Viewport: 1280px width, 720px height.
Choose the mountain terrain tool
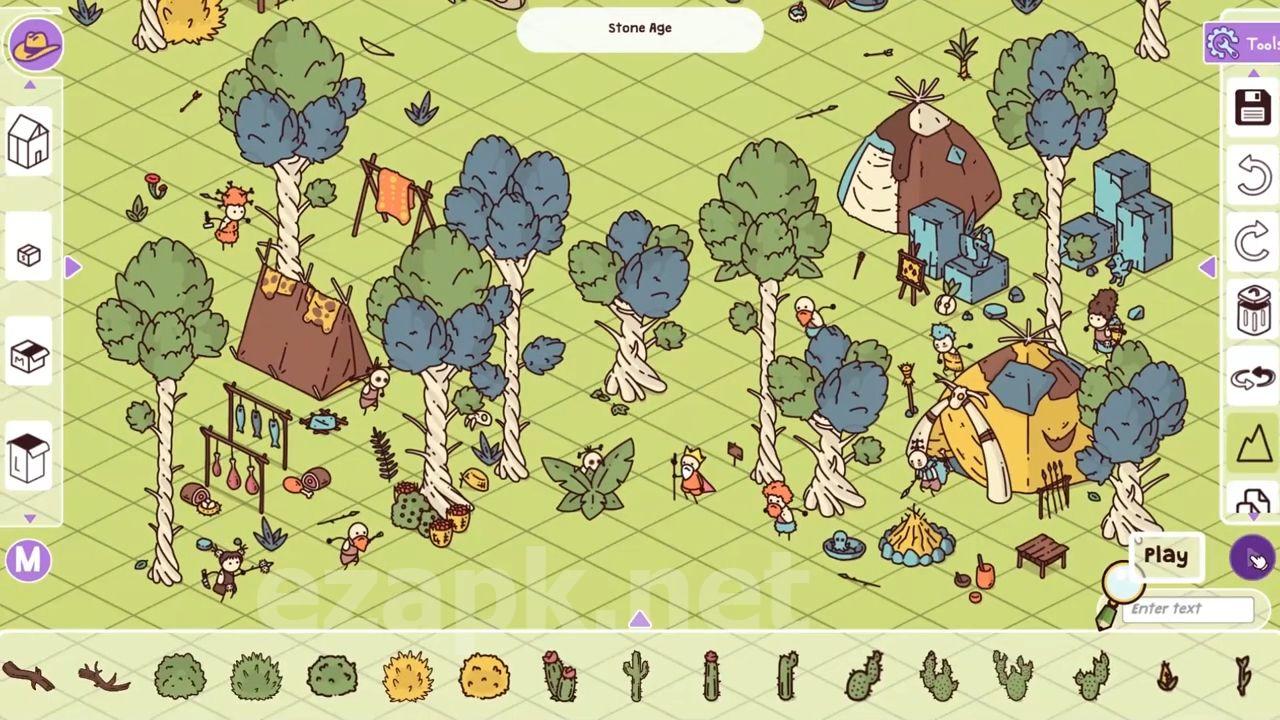coord(1253,443)
